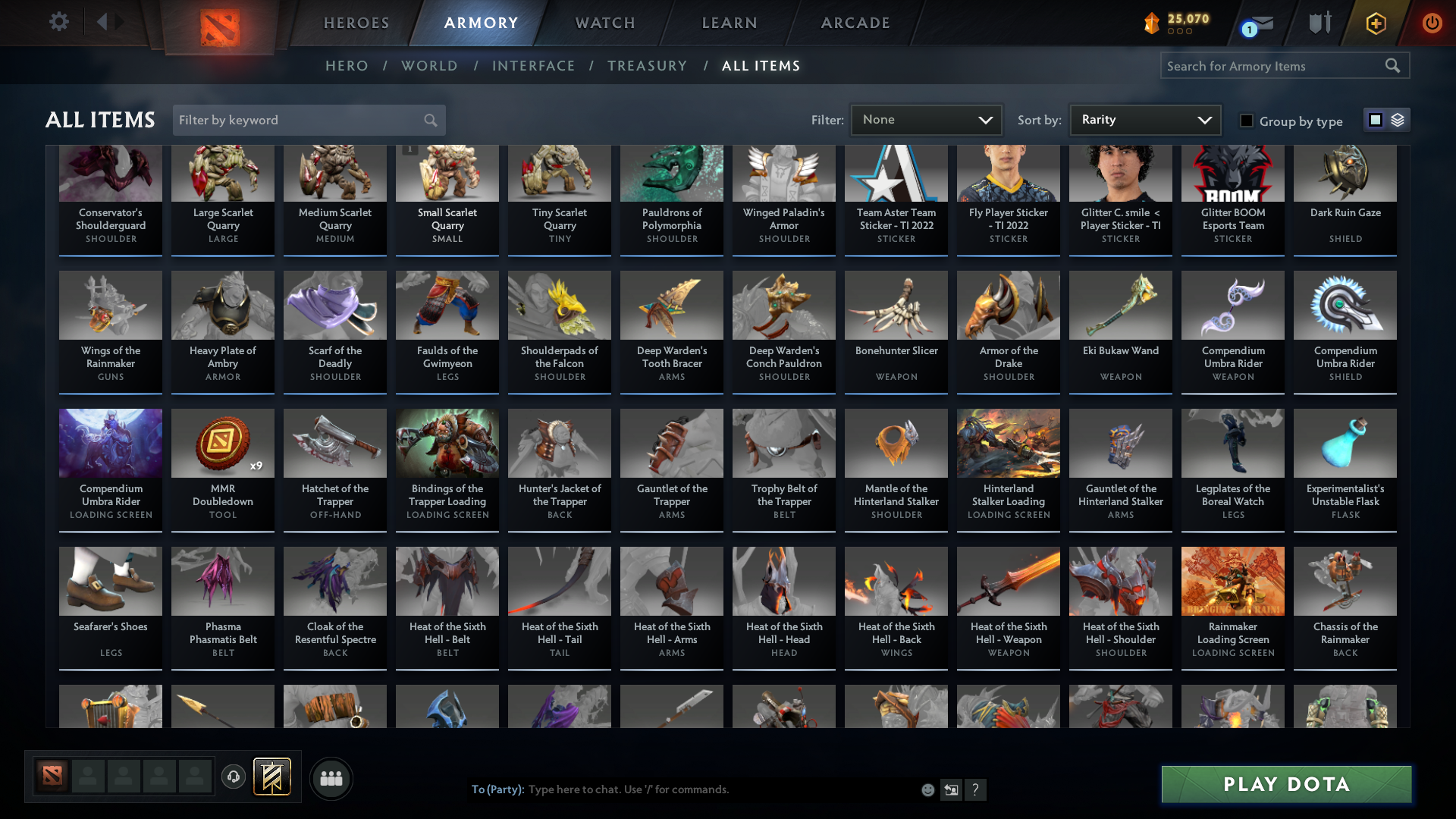Open the armory trade/loadout shield-and-sword icon
The width and height of the screenshot is (1456, 819).
tap(1319, 23)
